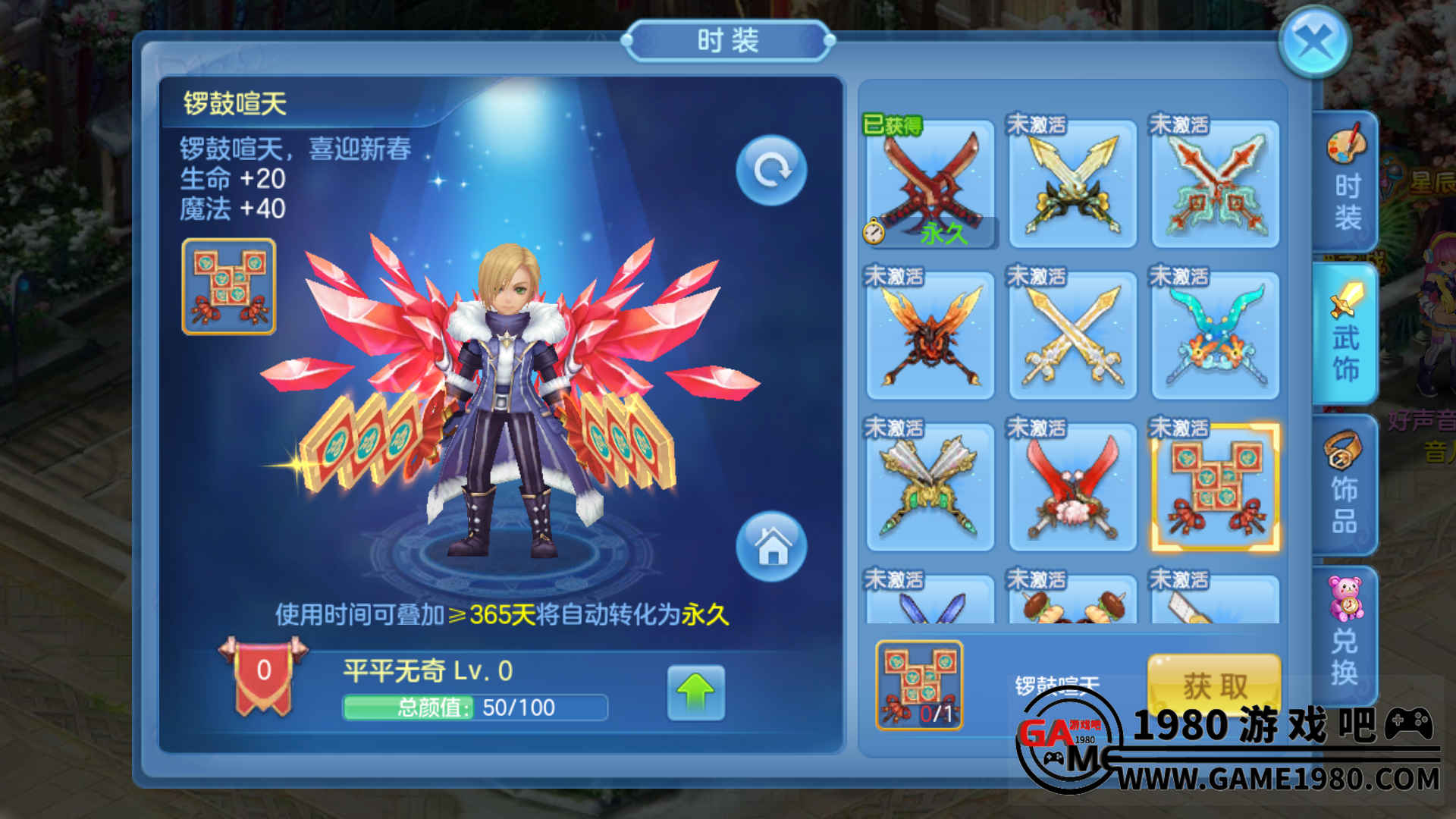
Task: Select the owned red crossed swords skin
Action: pos(930,184)
